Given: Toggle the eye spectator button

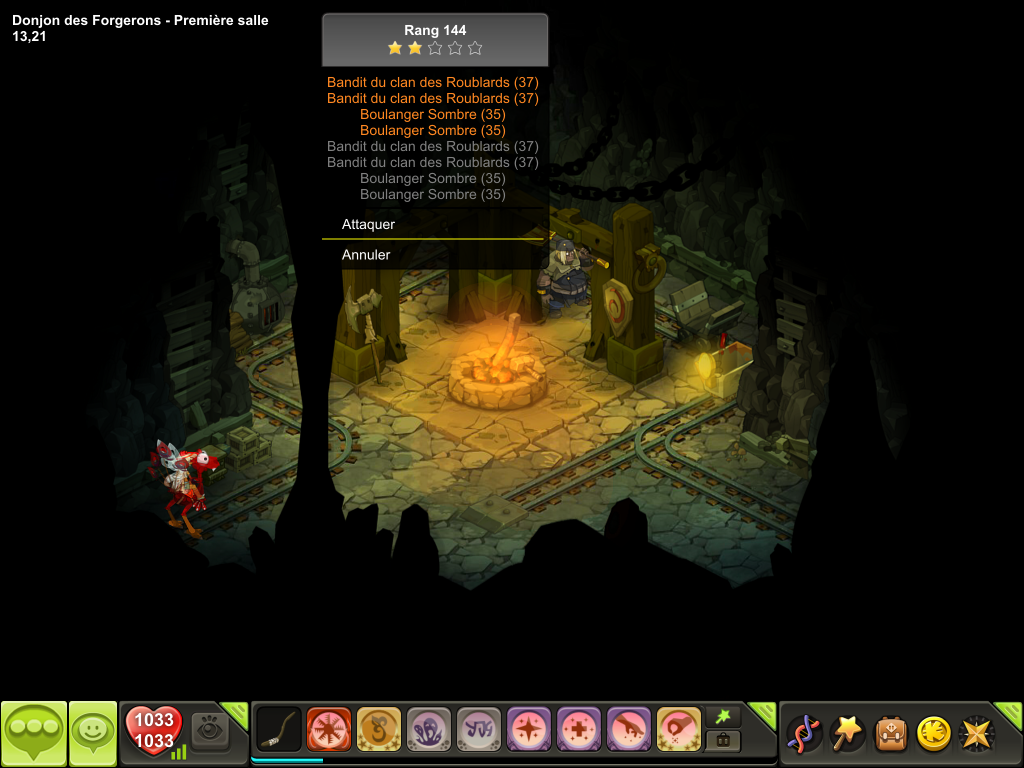Looking at the screenshot, I should [x=211, y=731].
